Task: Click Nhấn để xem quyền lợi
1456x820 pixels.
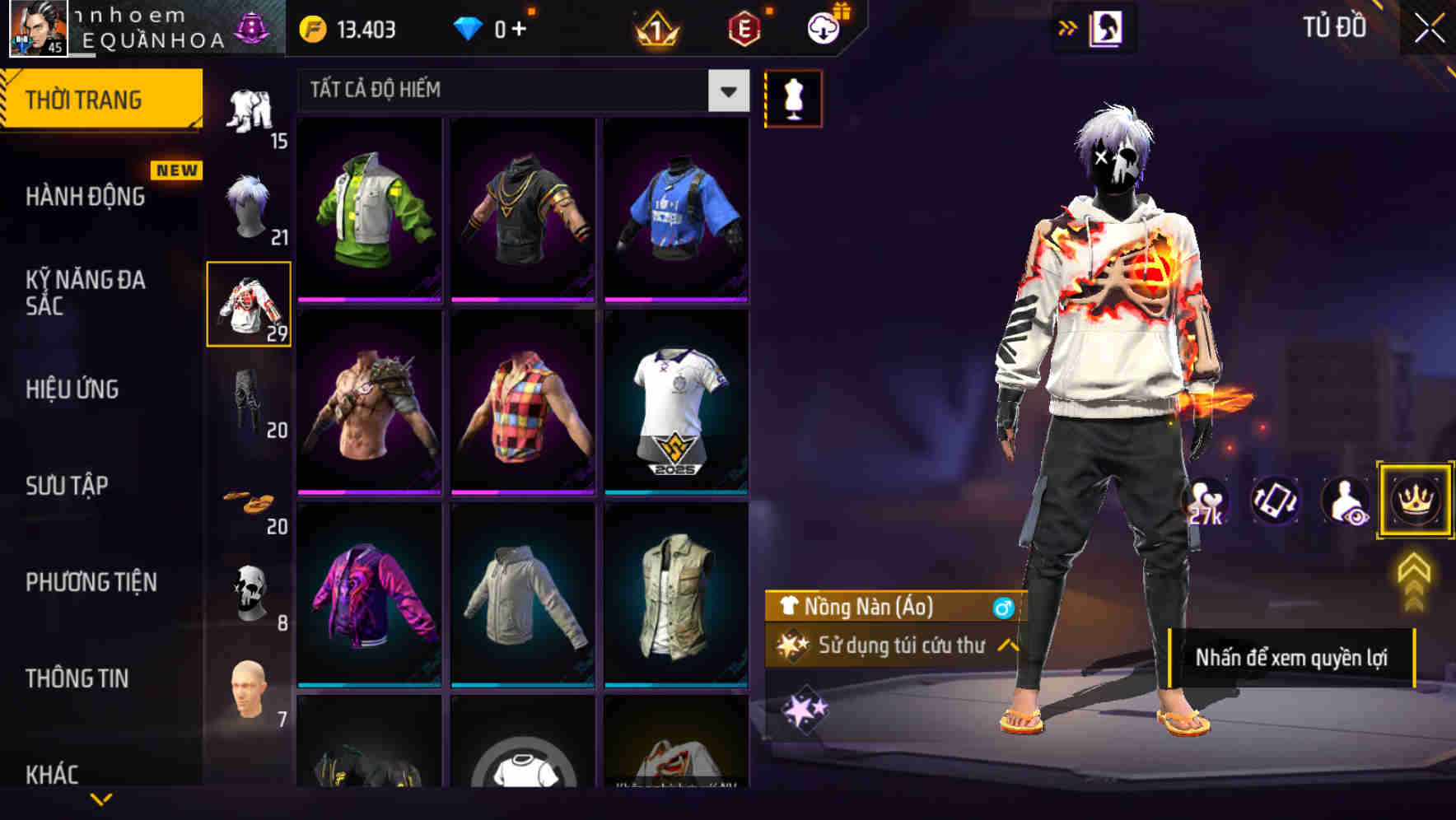Action: (1293, 658)
